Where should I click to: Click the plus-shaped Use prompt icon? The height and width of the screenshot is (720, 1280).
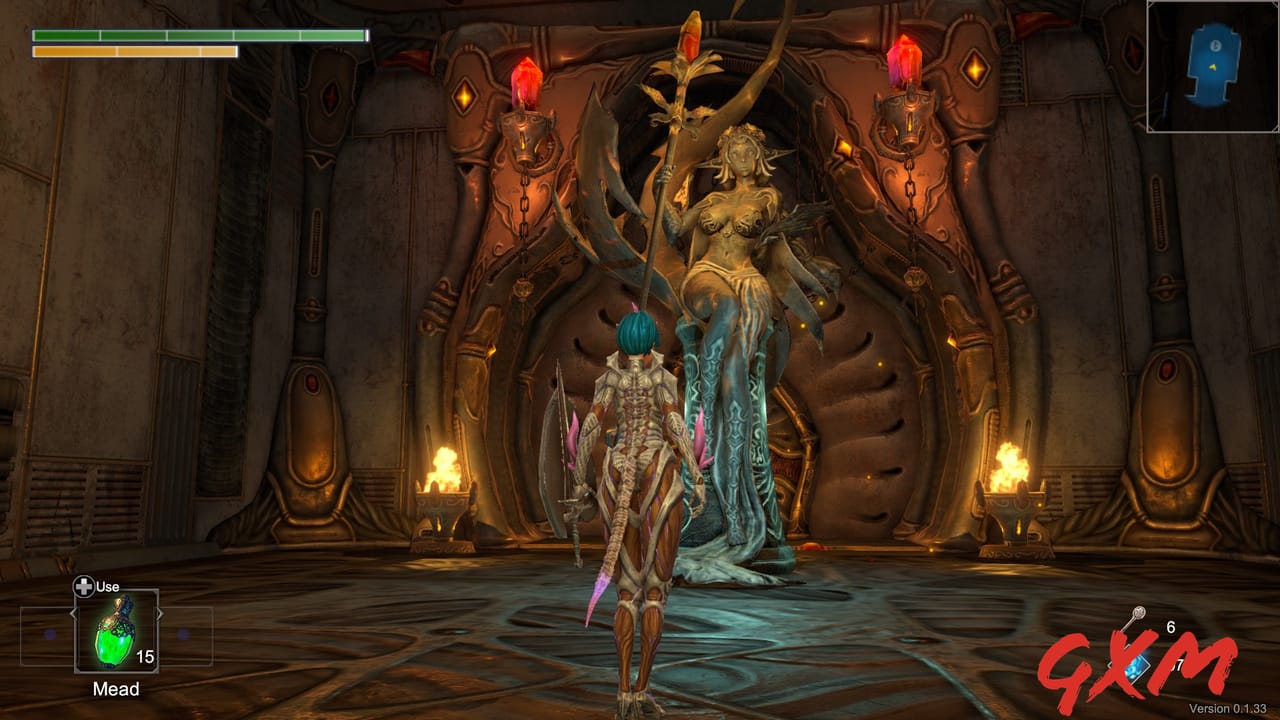coord(84,587)
